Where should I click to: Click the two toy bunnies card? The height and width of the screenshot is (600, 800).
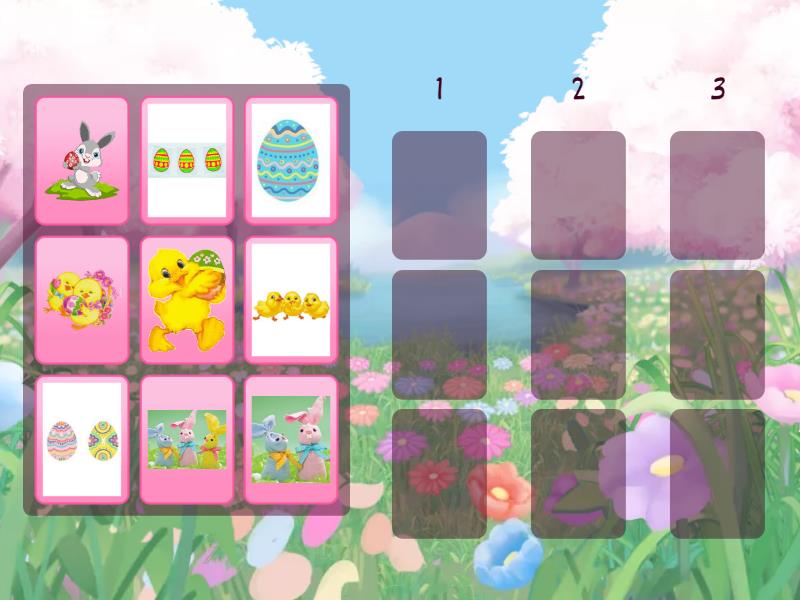pyautogui.click(x=291, y=440)
